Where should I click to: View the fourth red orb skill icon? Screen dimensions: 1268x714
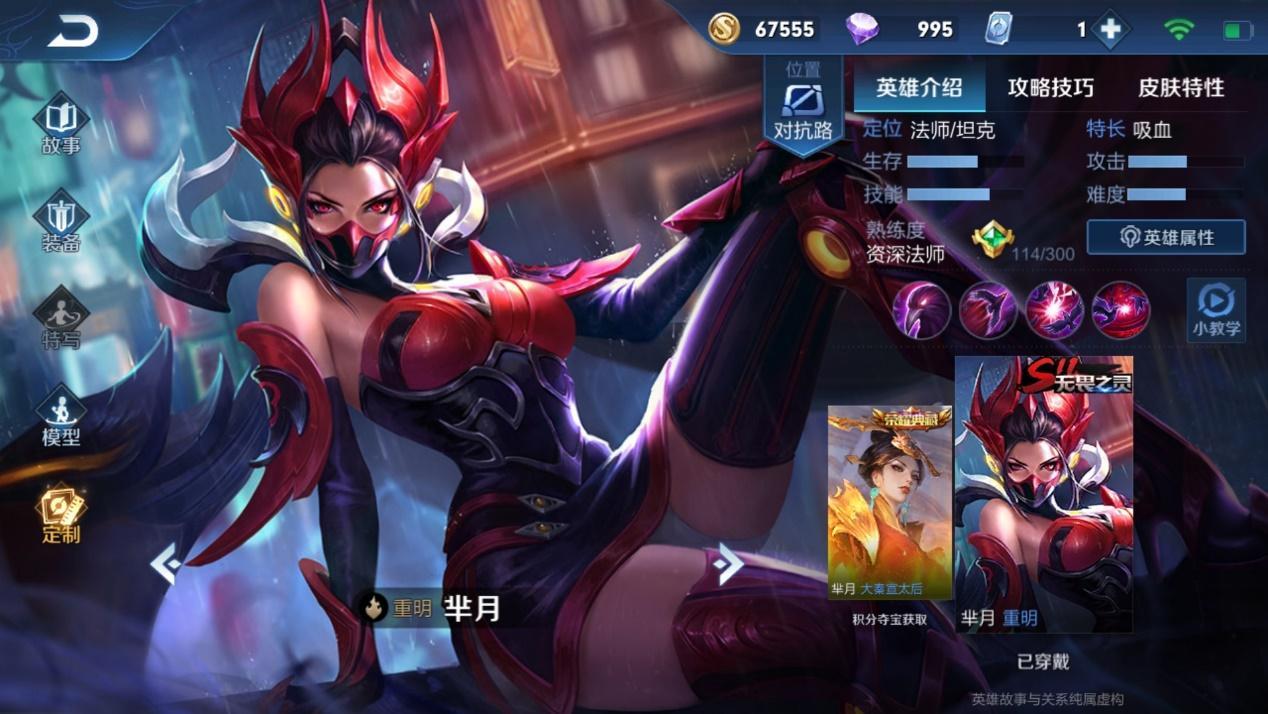(x=1121, y=309)
